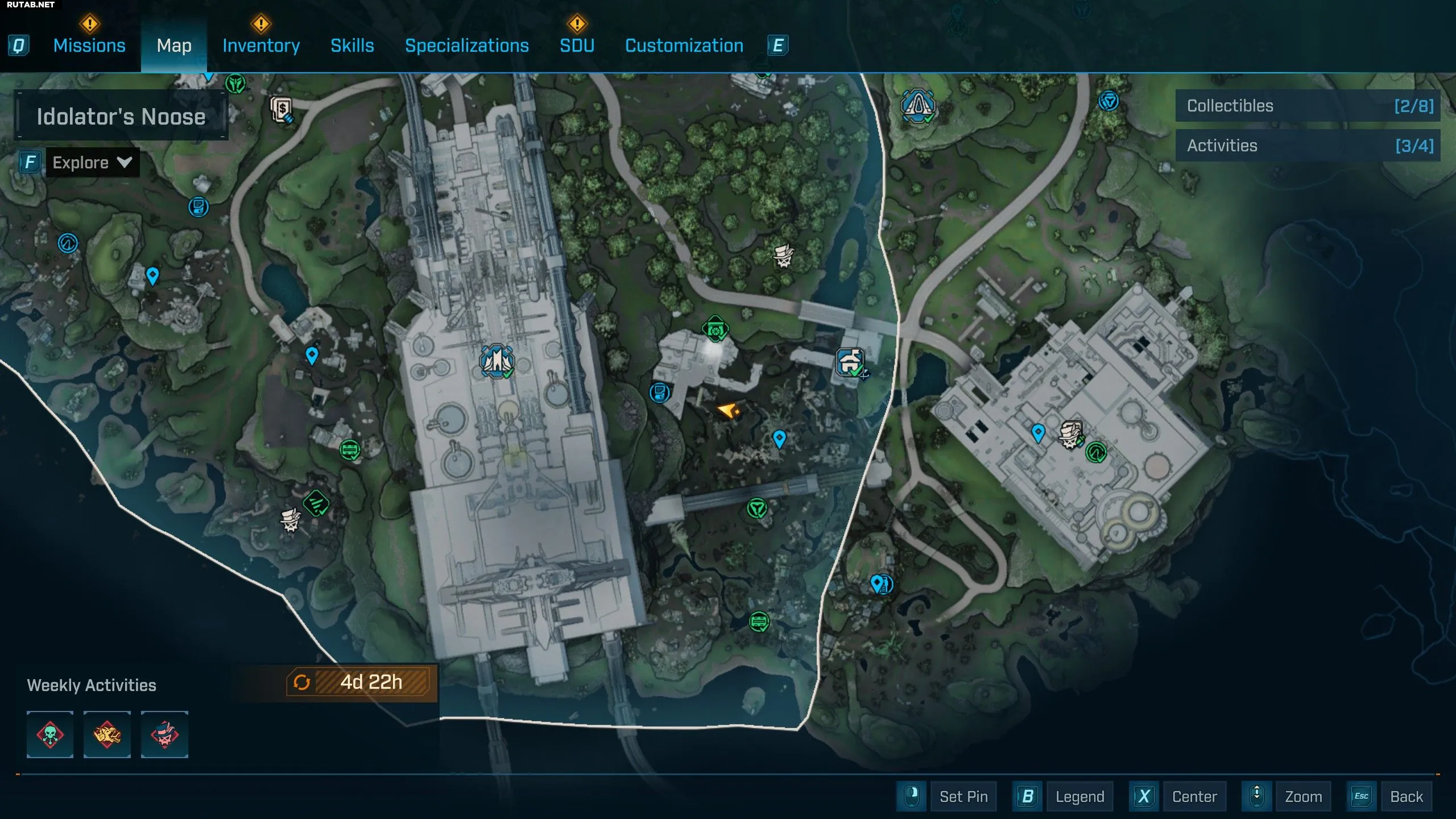Select the Skills tab

pyautogui.click(x=352, y=45)
